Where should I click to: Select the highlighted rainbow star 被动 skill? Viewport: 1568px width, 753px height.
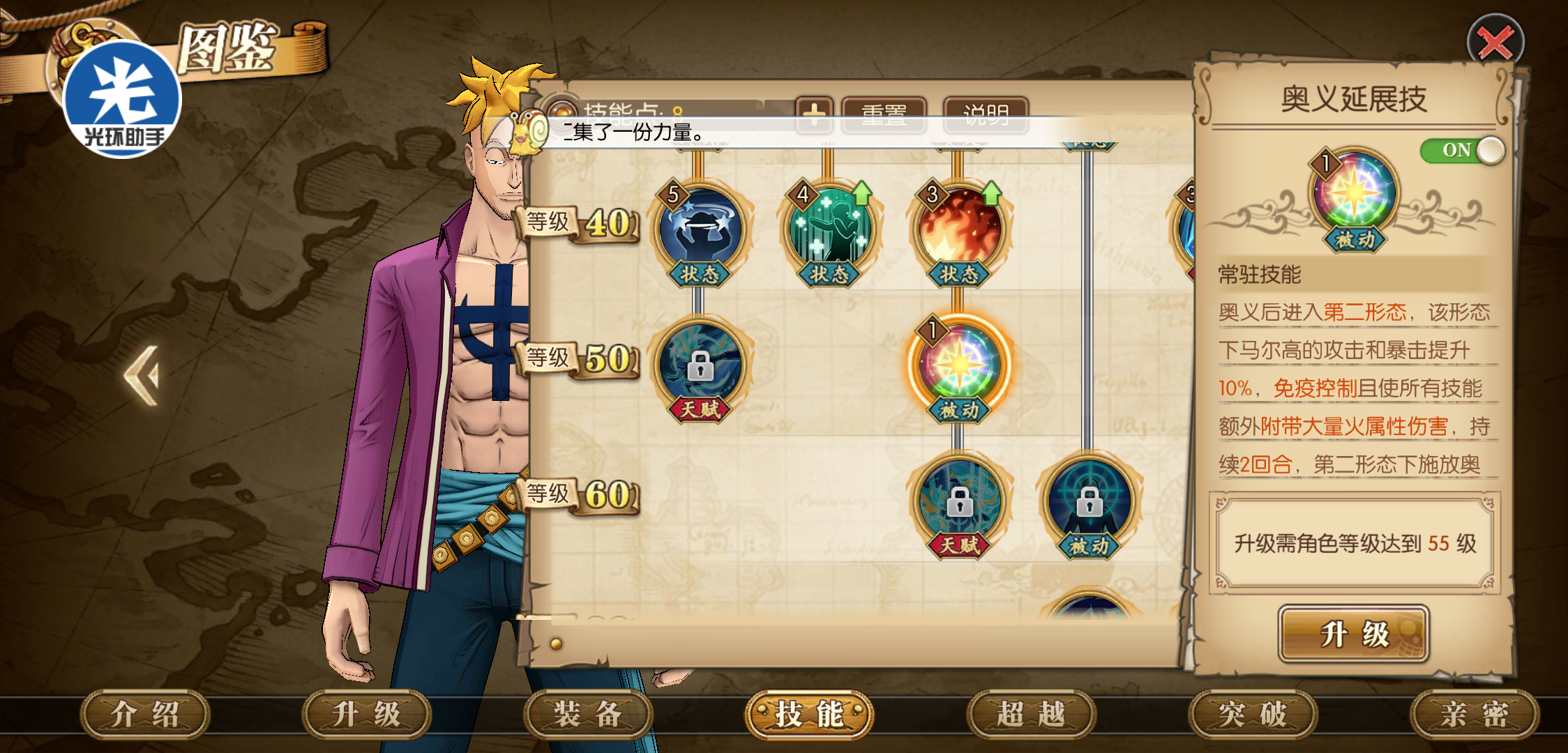click(959, 366)
